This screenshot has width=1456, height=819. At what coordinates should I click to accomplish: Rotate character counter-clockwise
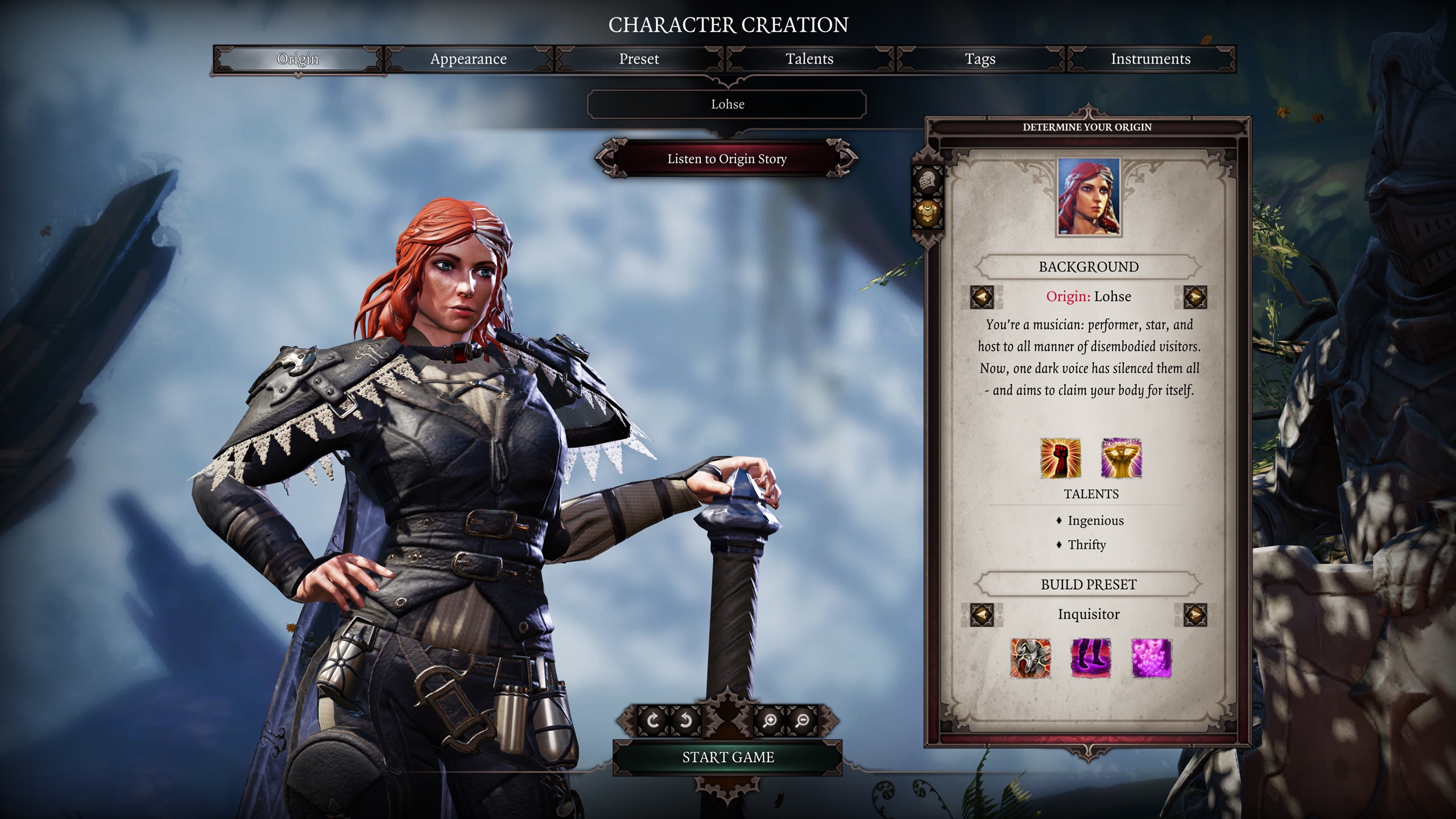685,721
